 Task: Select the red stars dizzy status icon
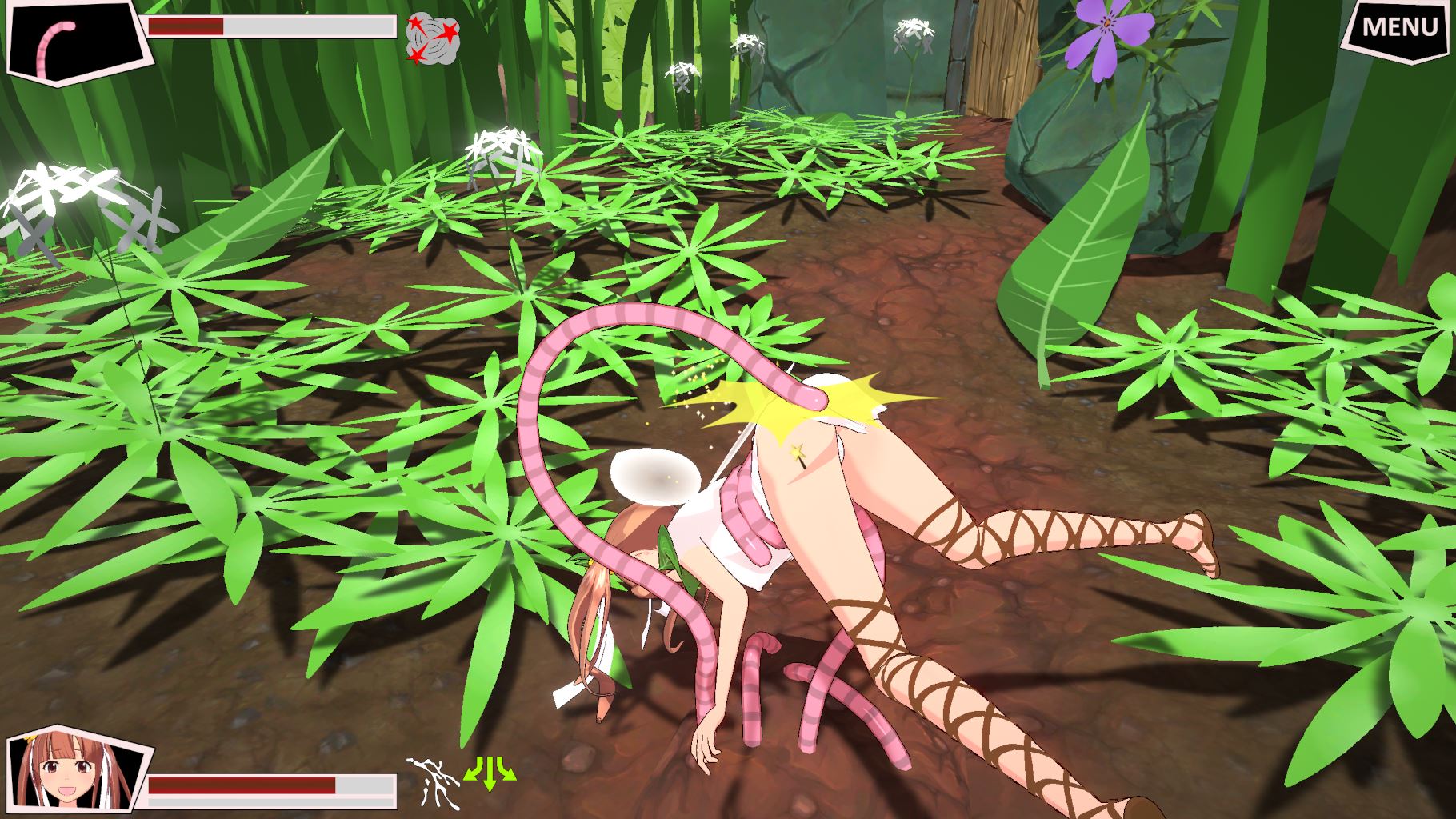tap(433, 40)
